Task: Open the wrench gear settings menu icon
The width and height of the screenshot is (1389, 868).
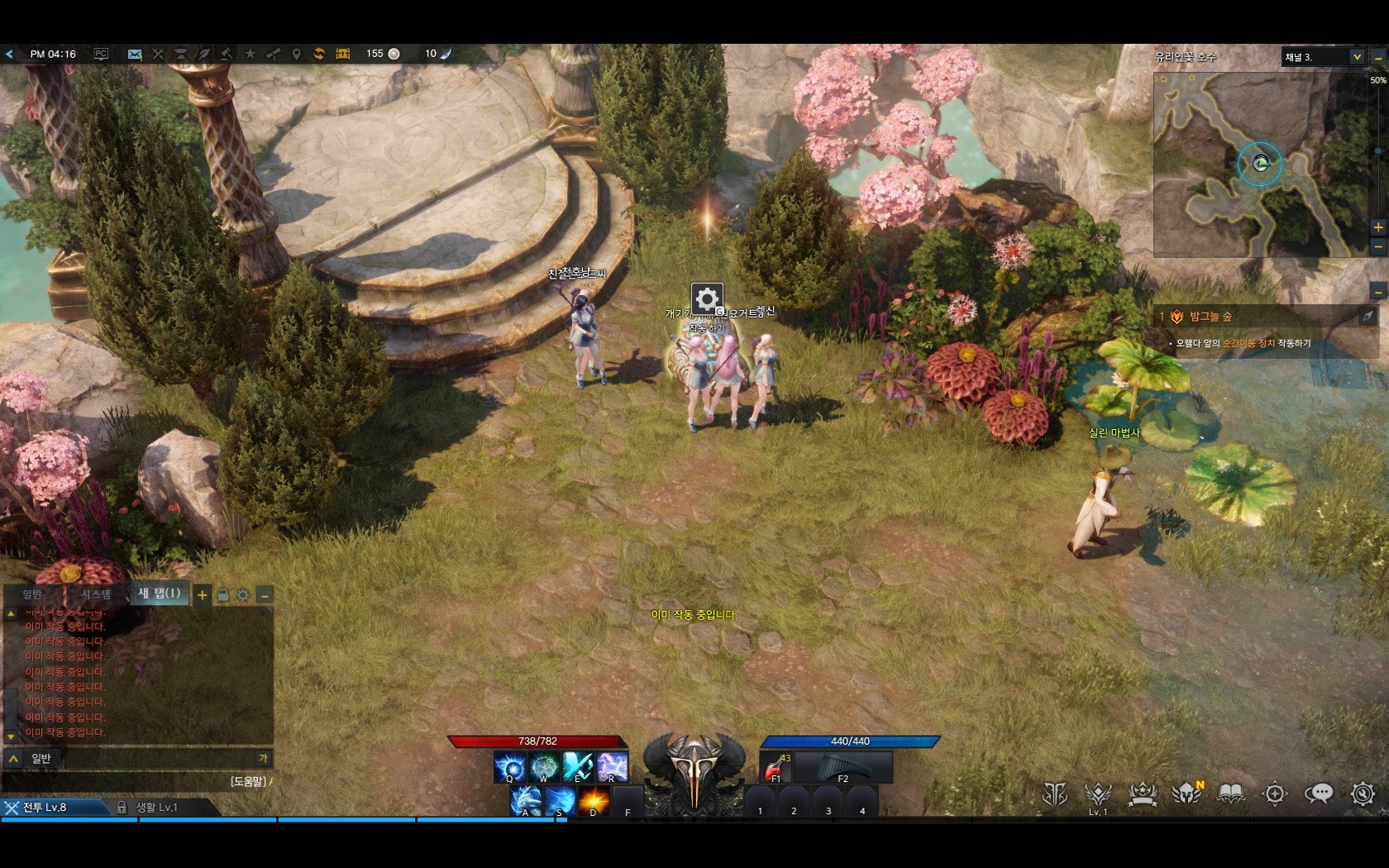Action: click(1362, 794)
